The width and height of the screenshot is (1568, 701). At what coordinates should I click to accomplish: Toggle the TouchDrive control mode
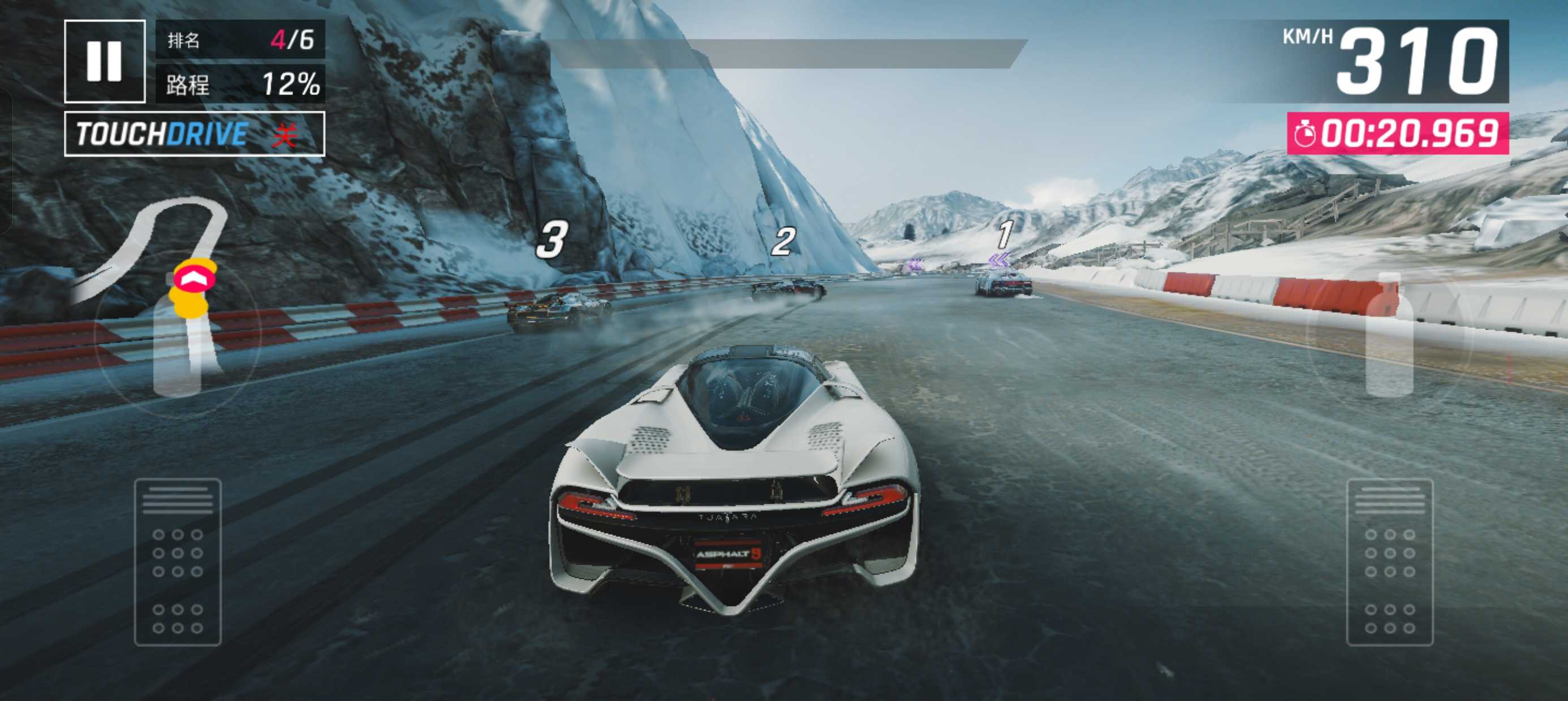194,134
